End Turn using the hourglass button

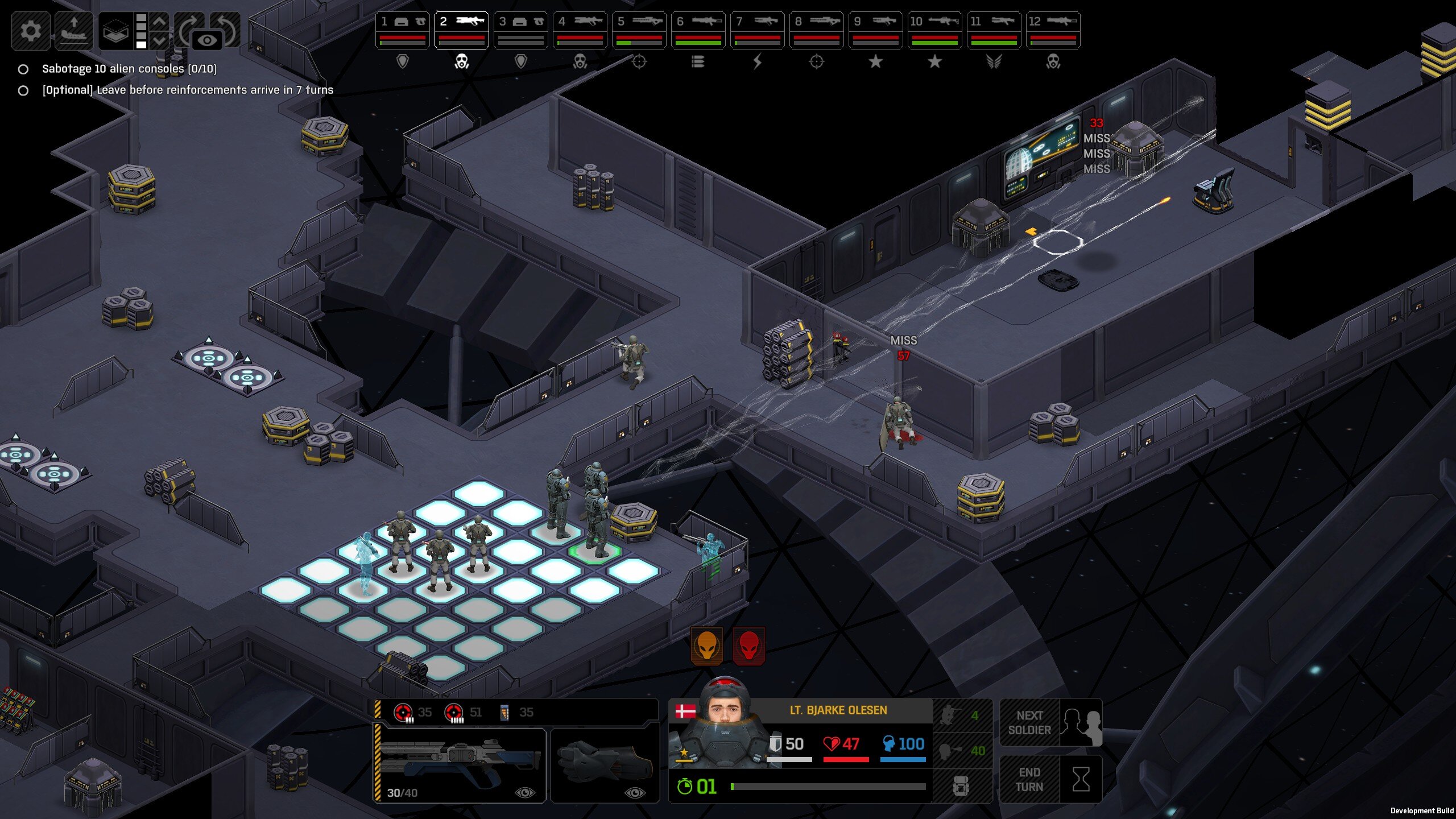(1051, 779)
